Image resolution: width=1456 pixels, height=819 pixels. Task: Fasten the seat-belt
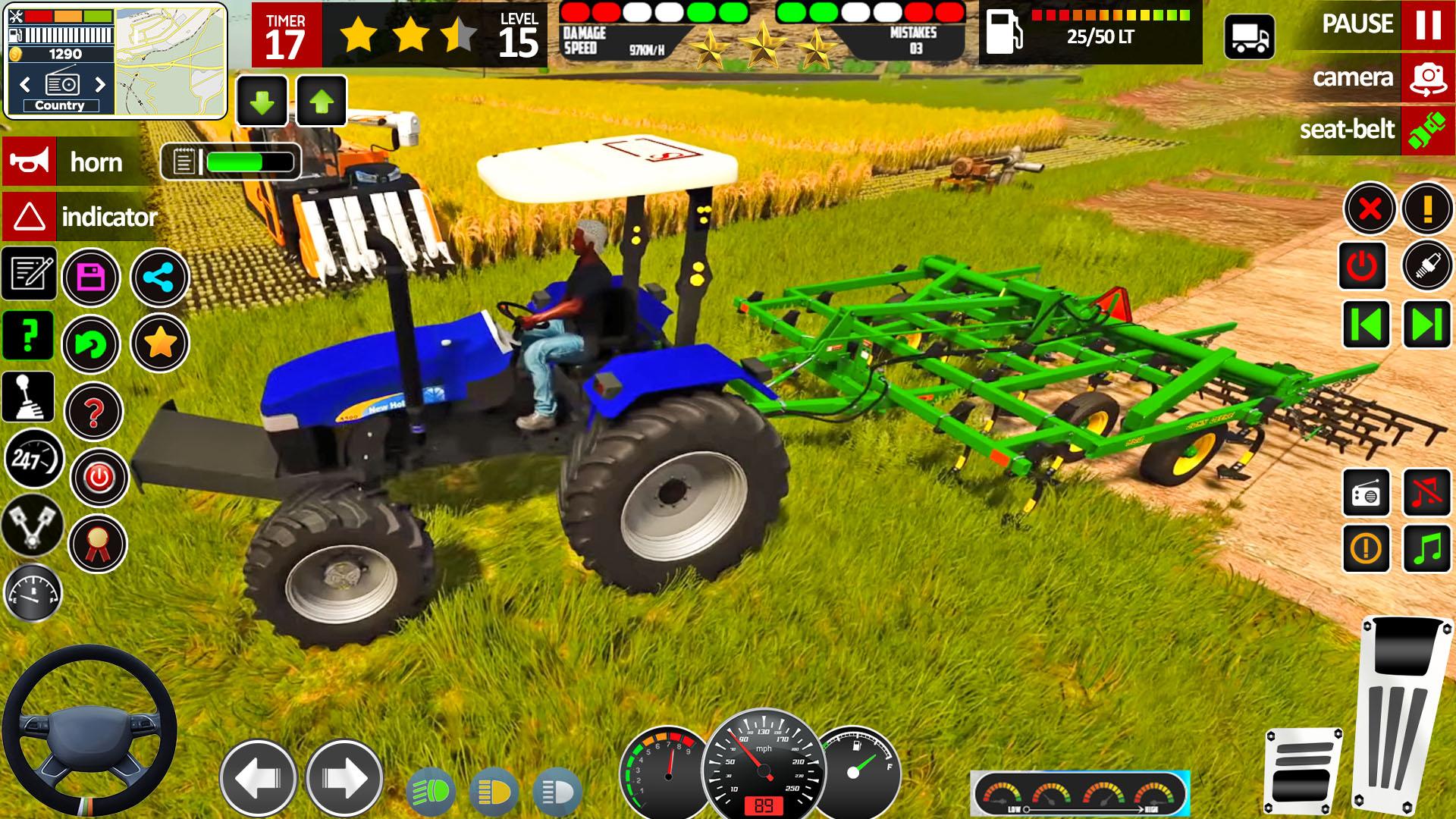click(1427, 130)
